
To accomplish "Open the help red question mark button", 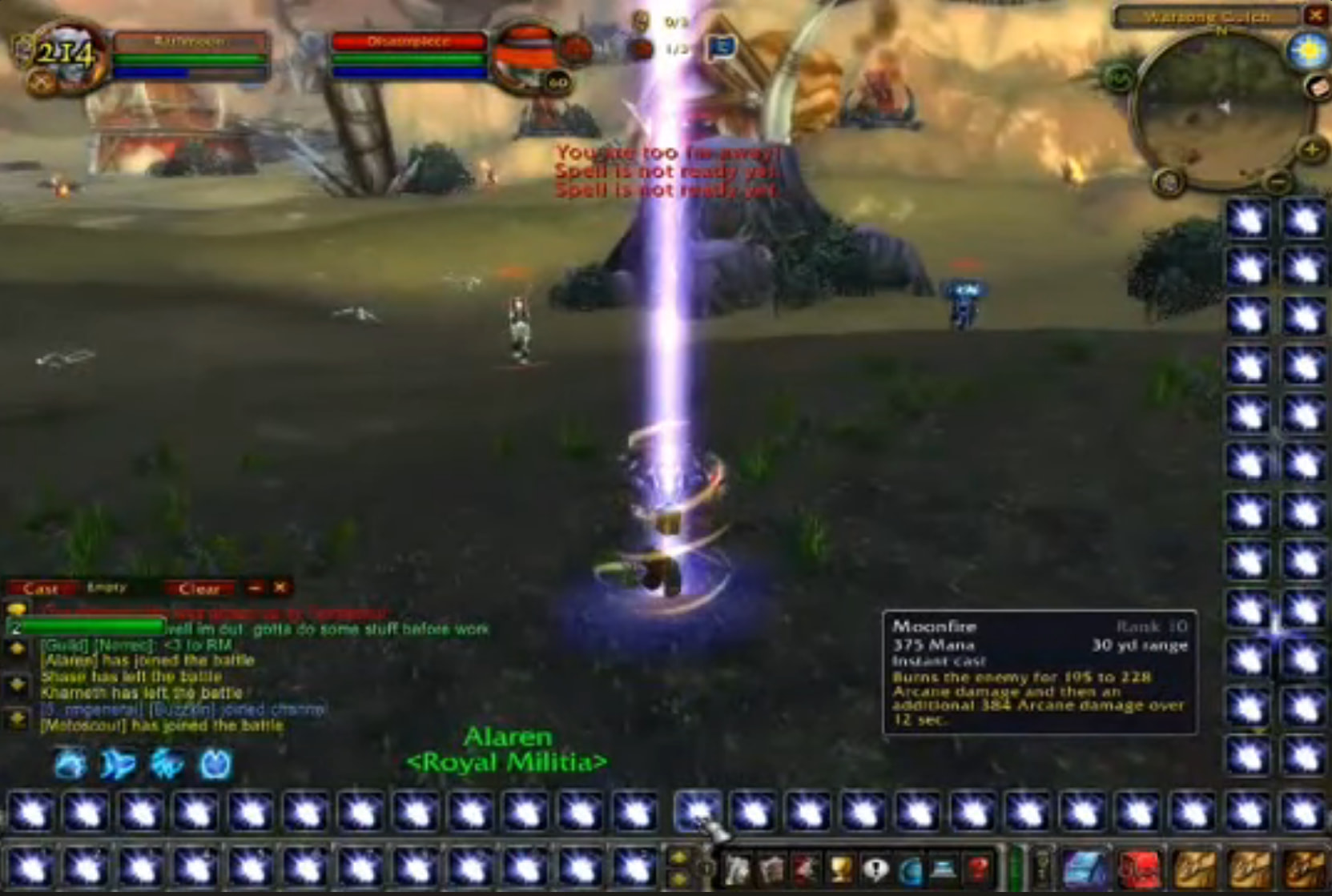I will 978,869.
